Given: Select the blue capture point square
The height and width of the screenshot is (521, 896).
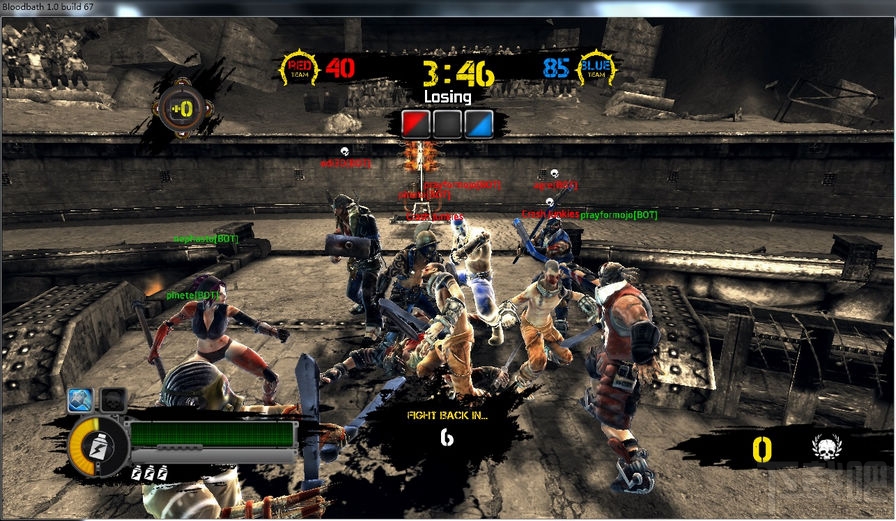Looking at the screenshot, I should tap(480, 124).
